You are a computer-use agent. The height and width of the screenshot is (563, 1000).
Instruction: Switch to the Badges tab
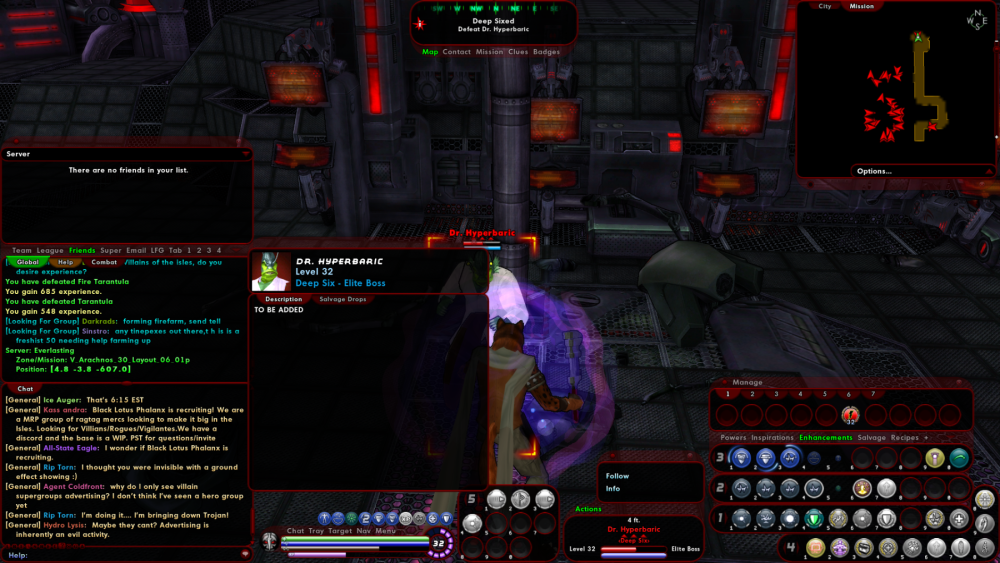point(546,52)
